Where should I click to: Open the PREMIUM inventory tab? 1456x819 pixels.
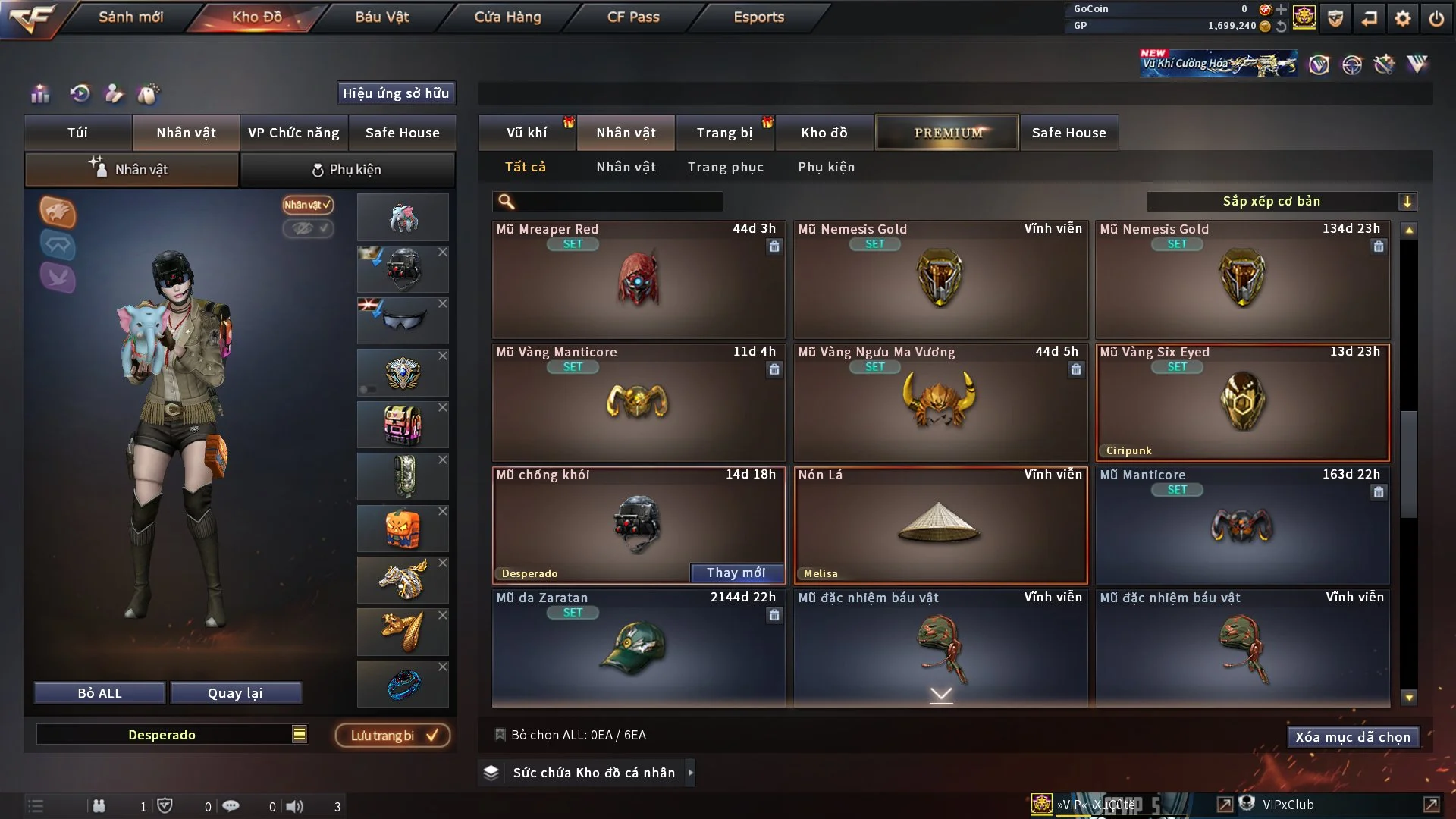947,133
